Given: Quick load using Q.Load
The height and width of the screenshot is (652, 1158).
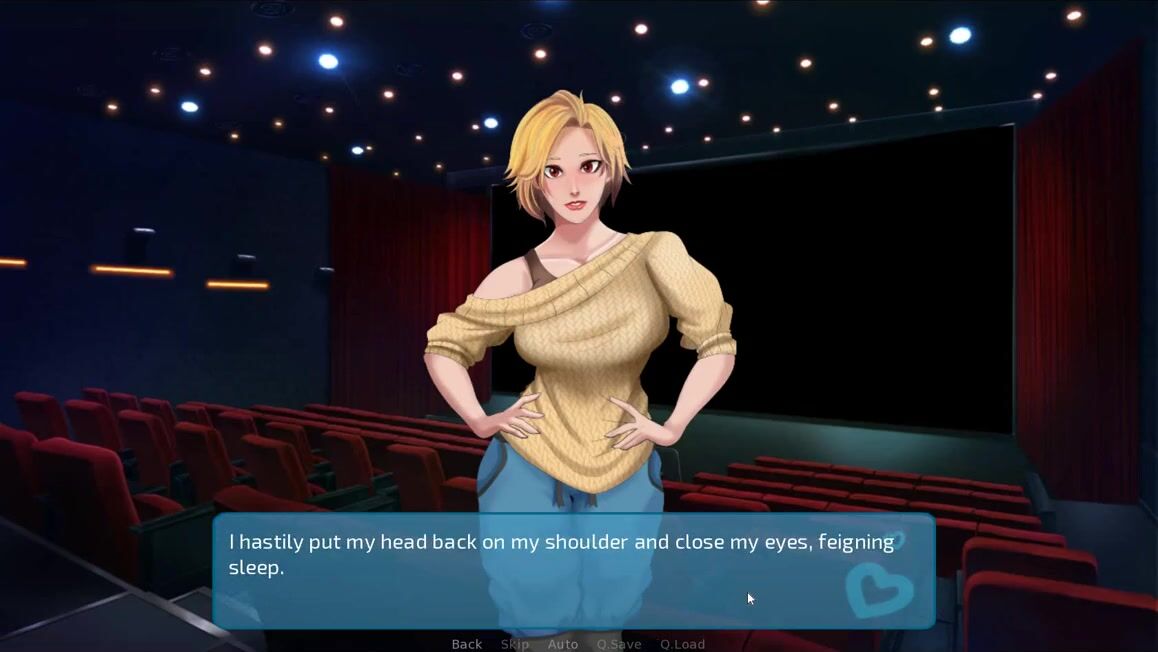Looking at the screenshot, I should 682,644.
